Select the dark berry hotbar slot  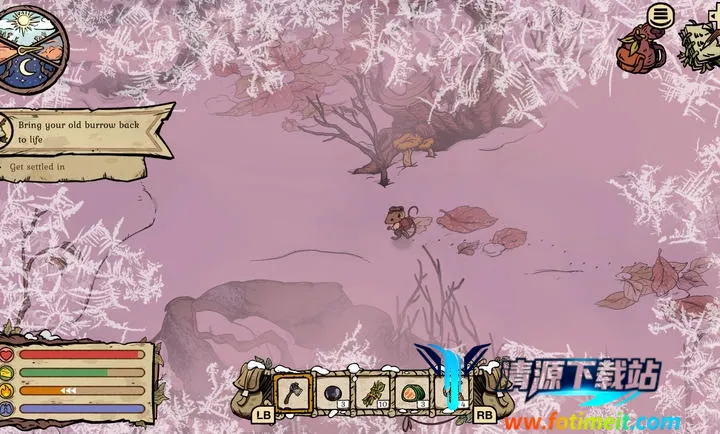point(334,392)
